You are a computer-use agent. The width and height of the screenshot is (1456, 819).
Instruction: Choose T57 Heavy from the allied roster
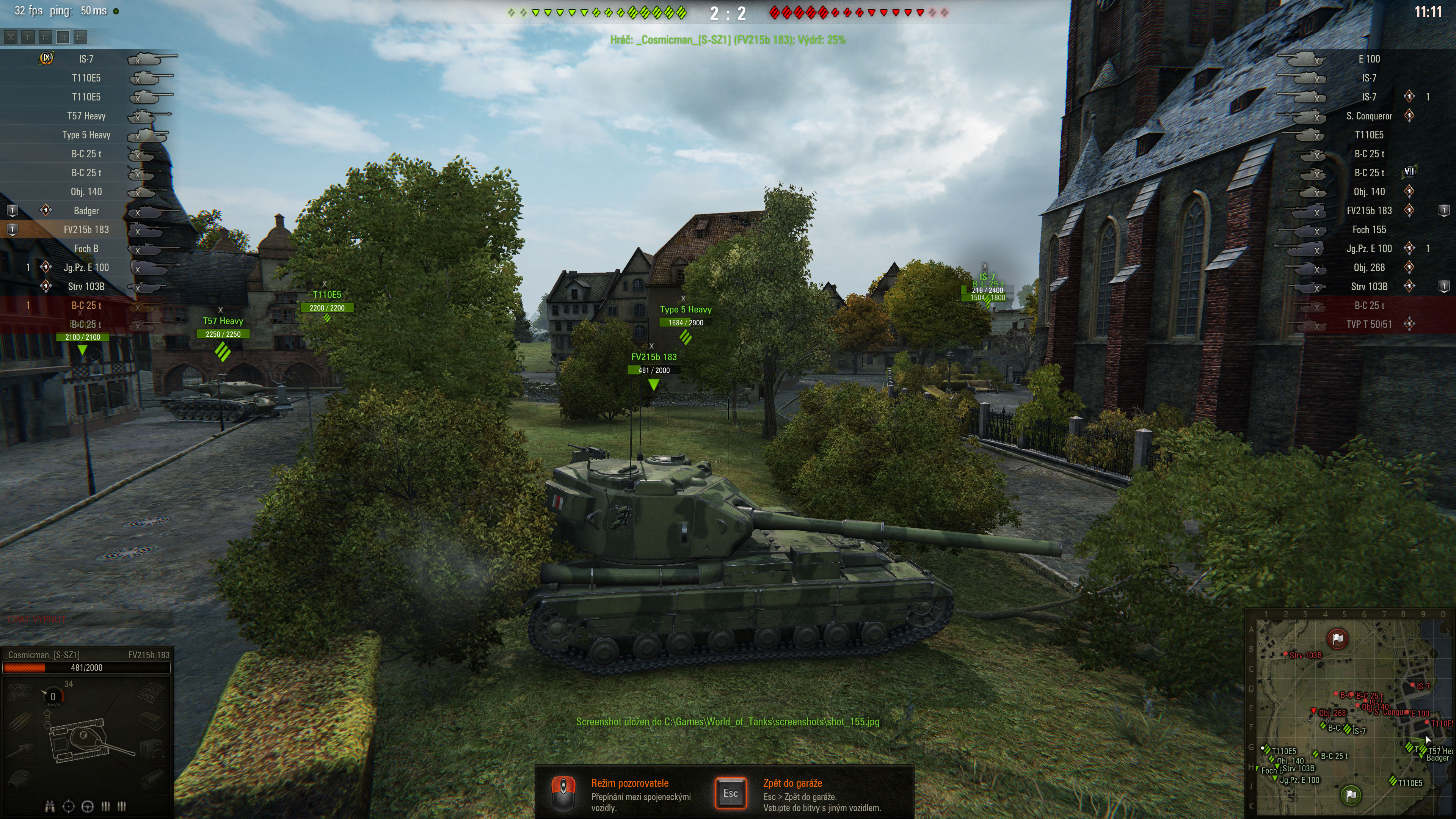(86, 116)
